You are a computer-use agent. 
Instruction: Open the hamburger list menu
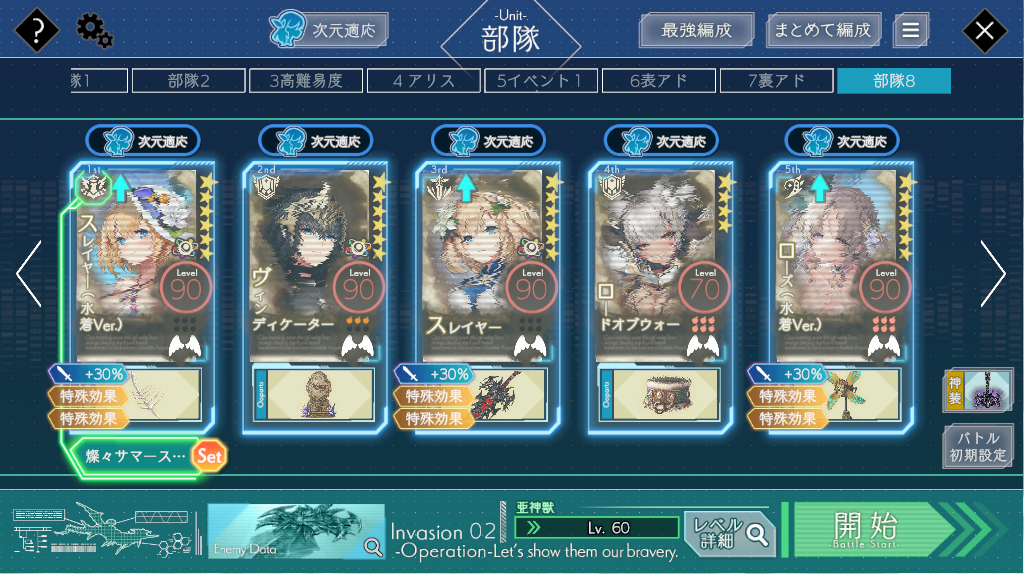tap(910, 30)
